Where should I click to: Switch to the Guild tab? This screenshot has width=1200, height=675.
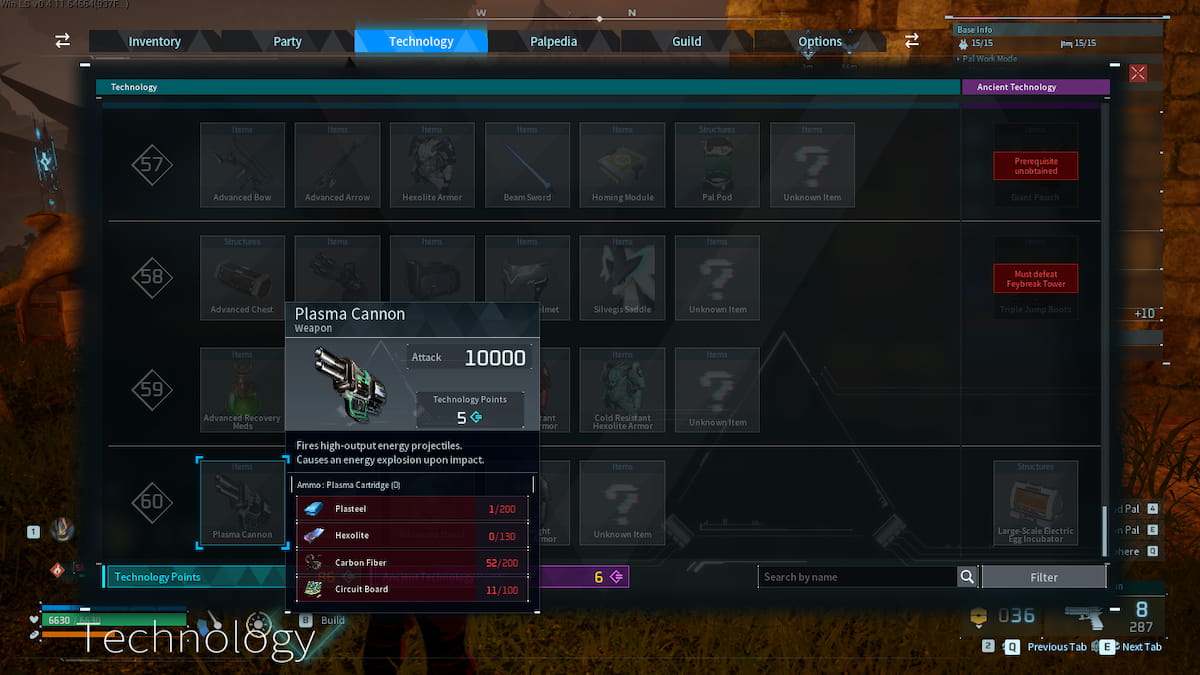(x=687, y=41)
